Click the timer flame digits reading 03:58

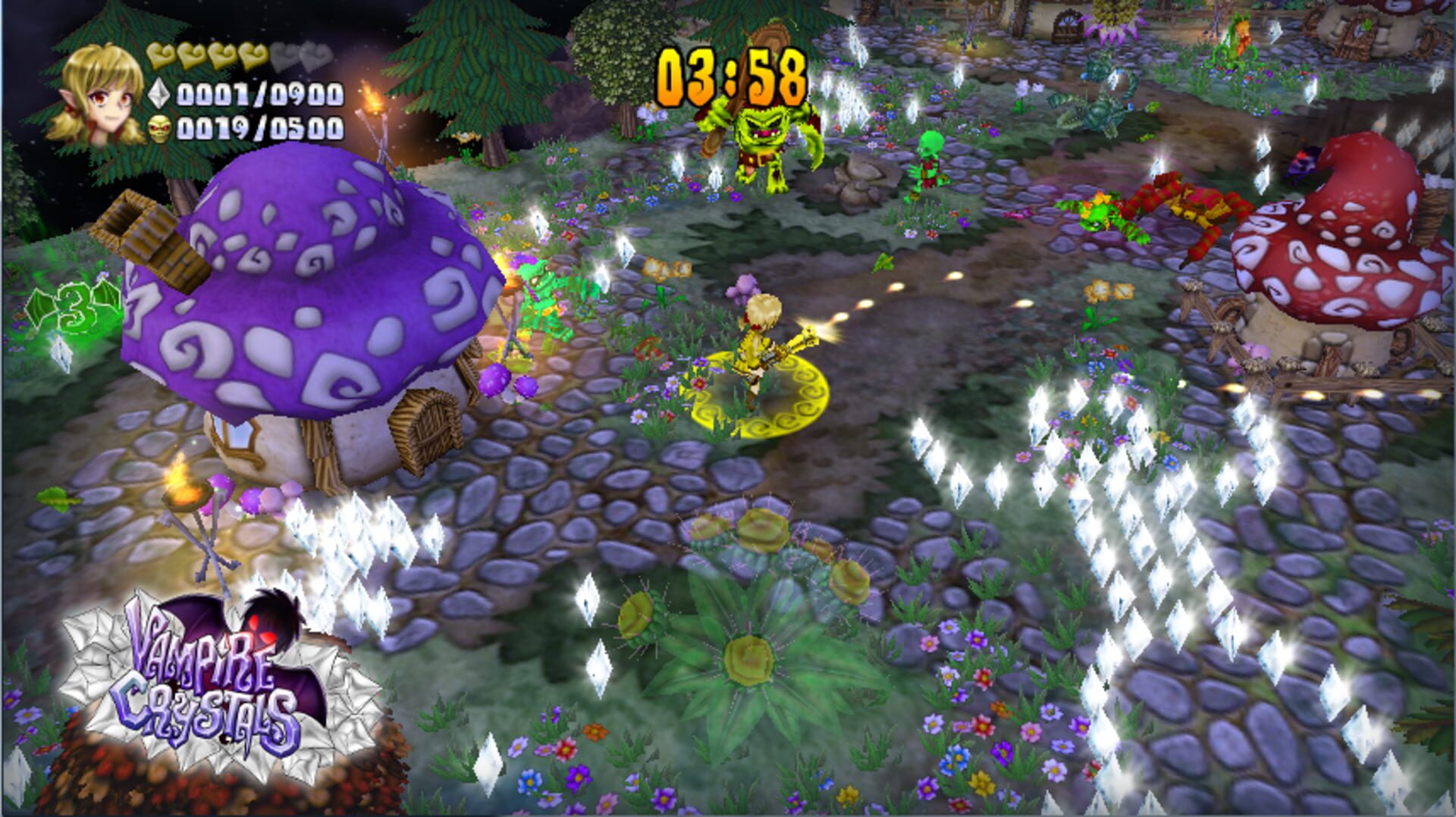(x=732, y=76)
